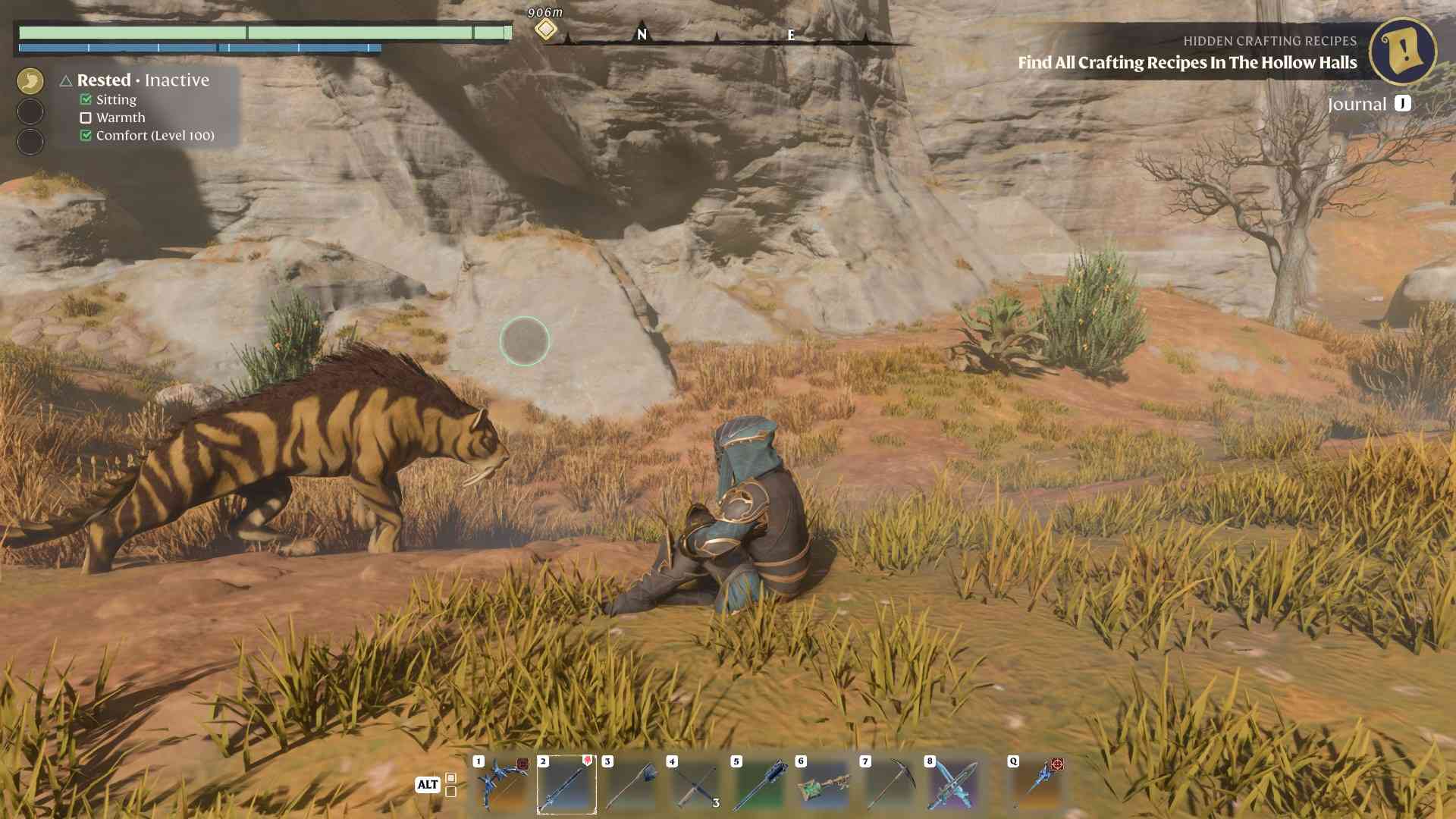The image size is (1456, 819).
Task: Click the stomach food buff icon
Action: point(30,80)
